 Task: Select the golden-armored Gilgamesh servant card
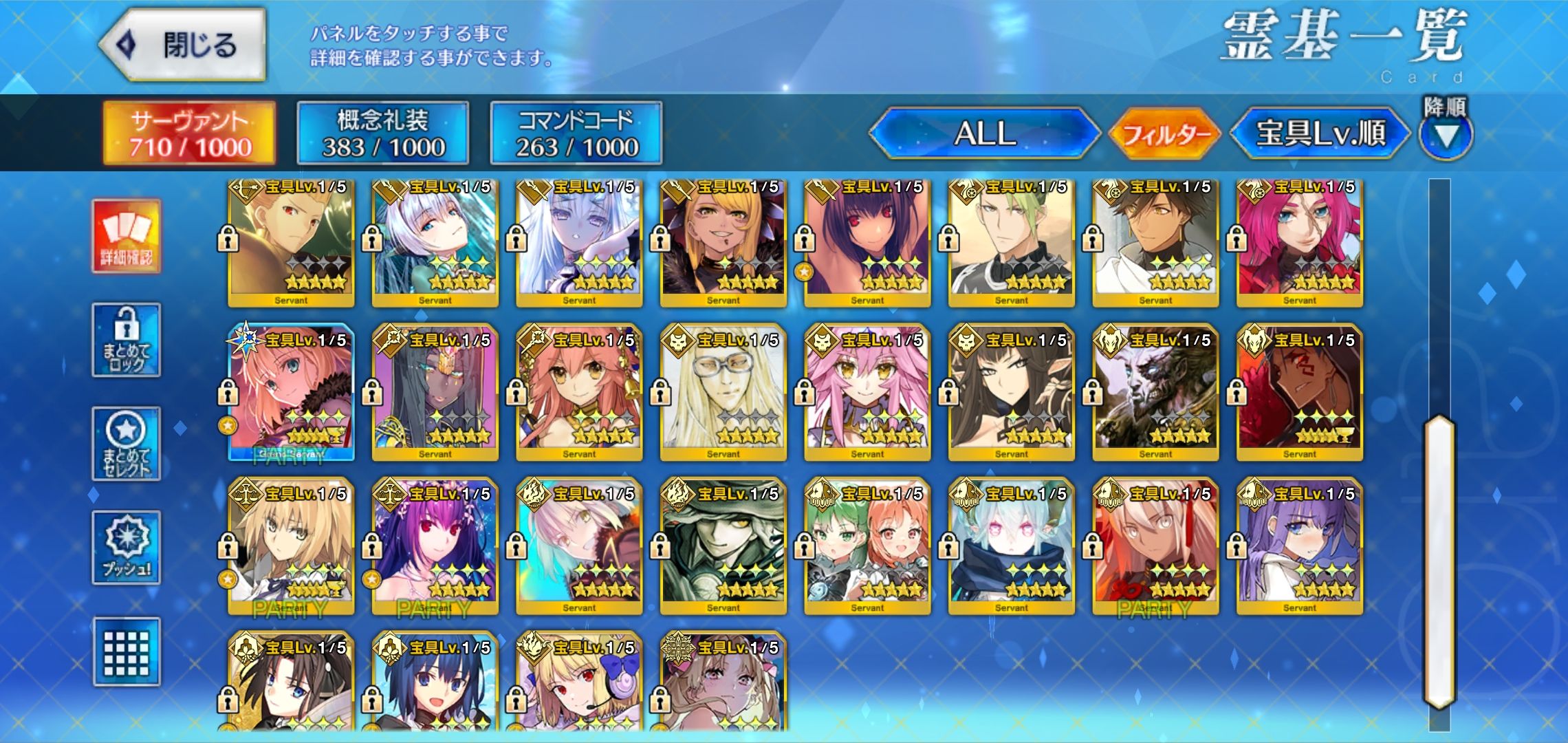point(291,242)
